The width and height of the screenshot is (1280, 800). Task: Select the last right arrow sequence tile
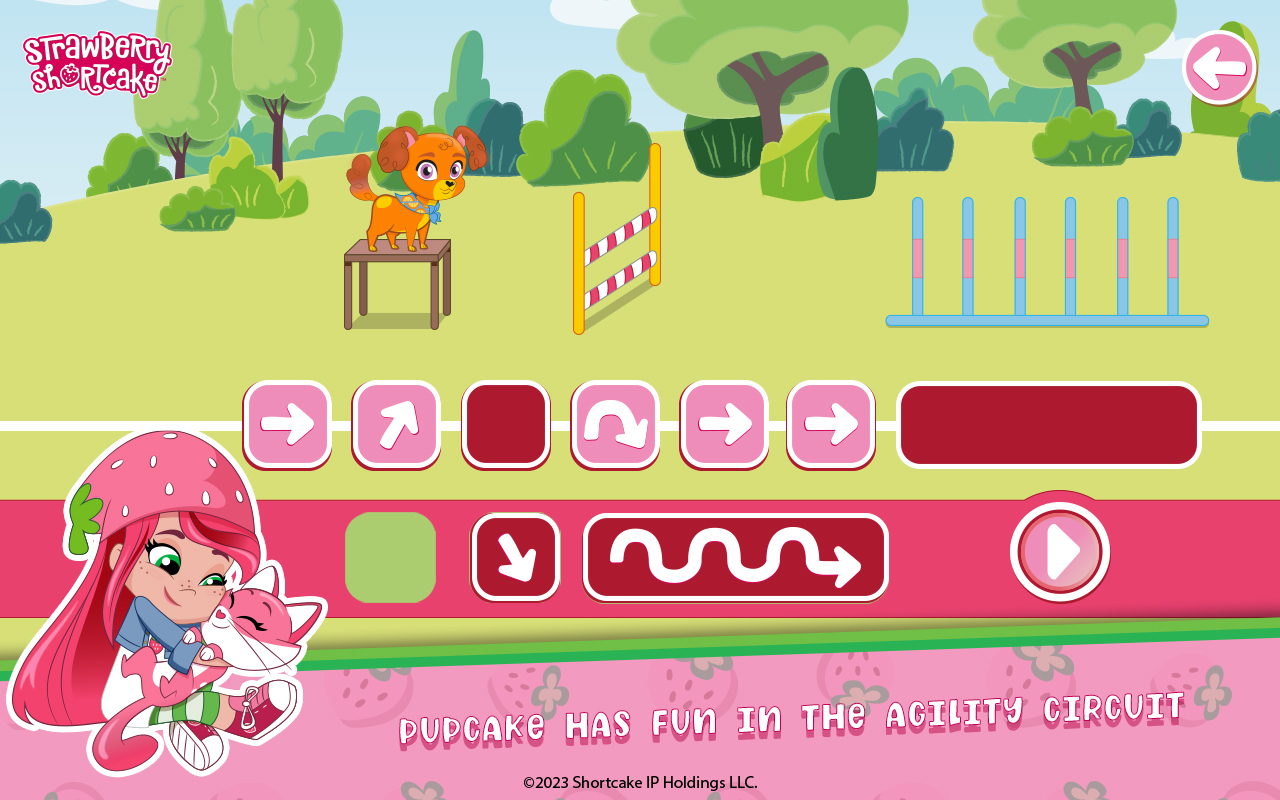(831, 422)
